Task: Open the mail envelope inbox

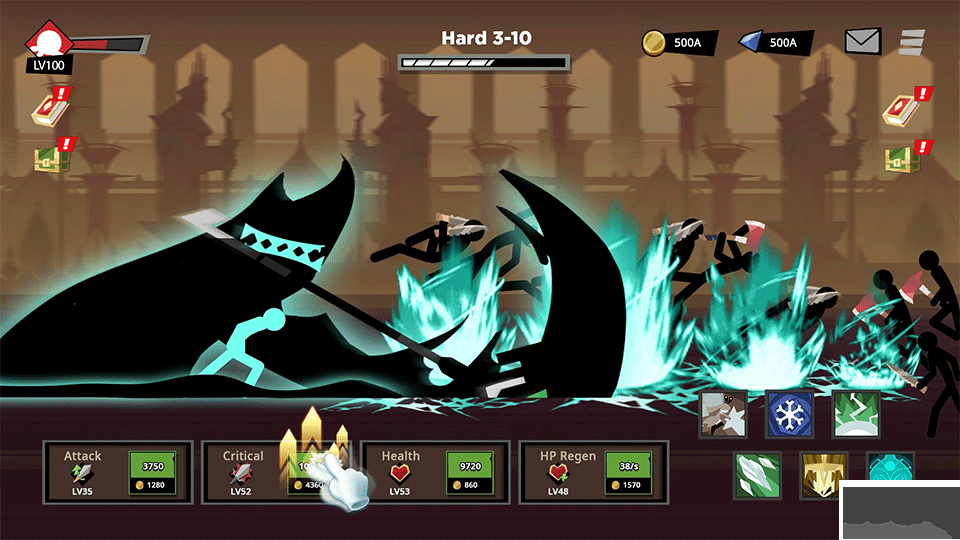Action: point(862,41)
